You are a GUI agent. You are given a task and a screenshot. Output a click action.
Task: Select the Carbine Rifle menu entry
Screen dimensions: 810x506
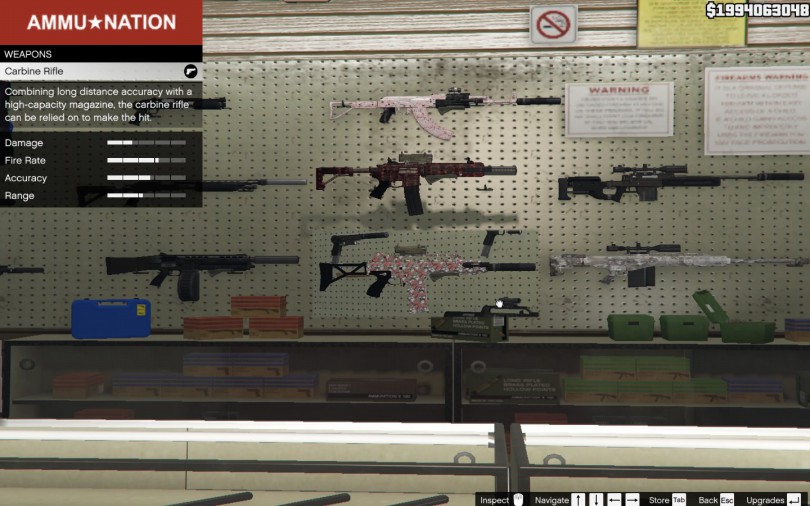click(100, 72)
